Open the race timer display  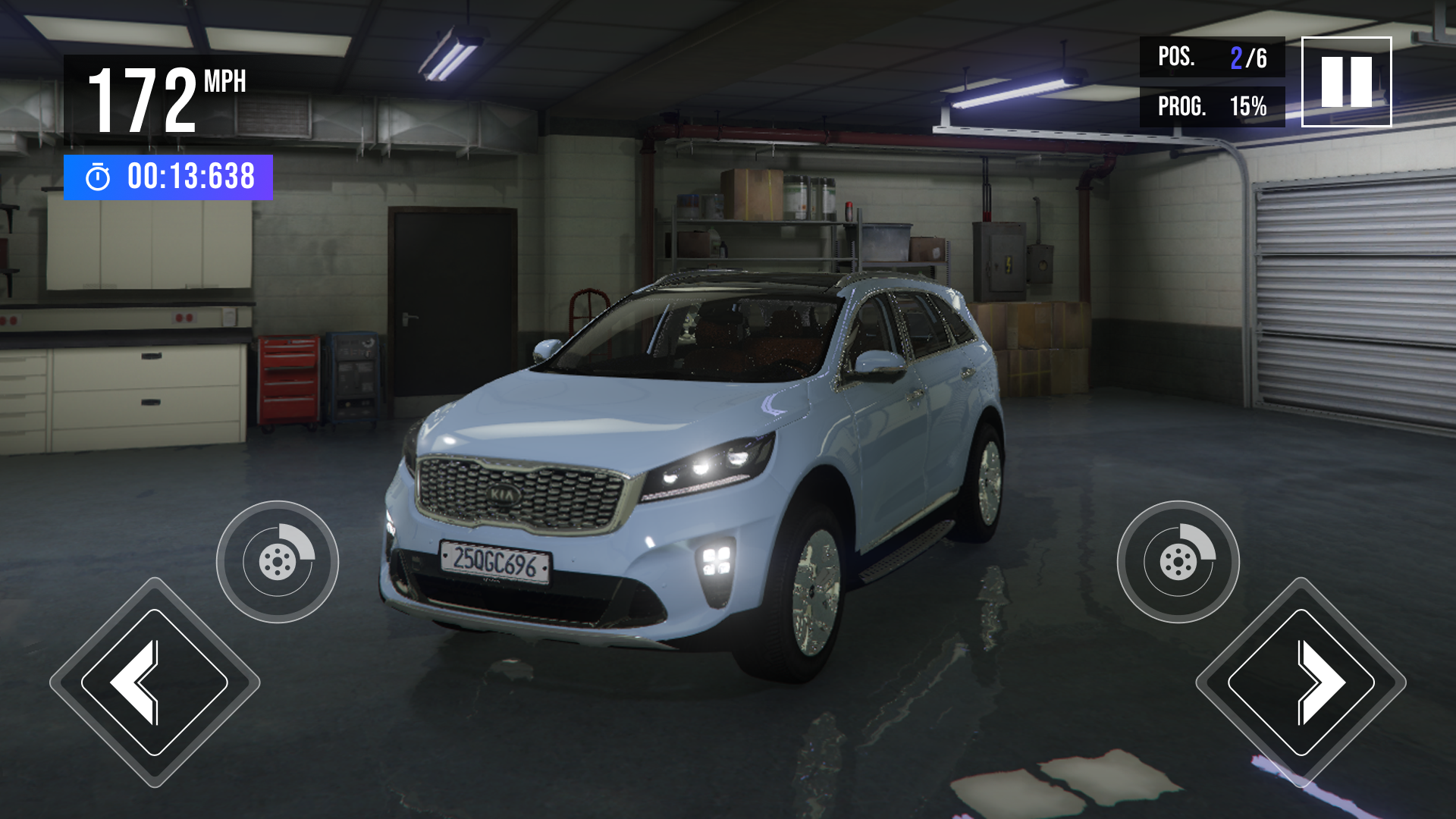(167, 178)
